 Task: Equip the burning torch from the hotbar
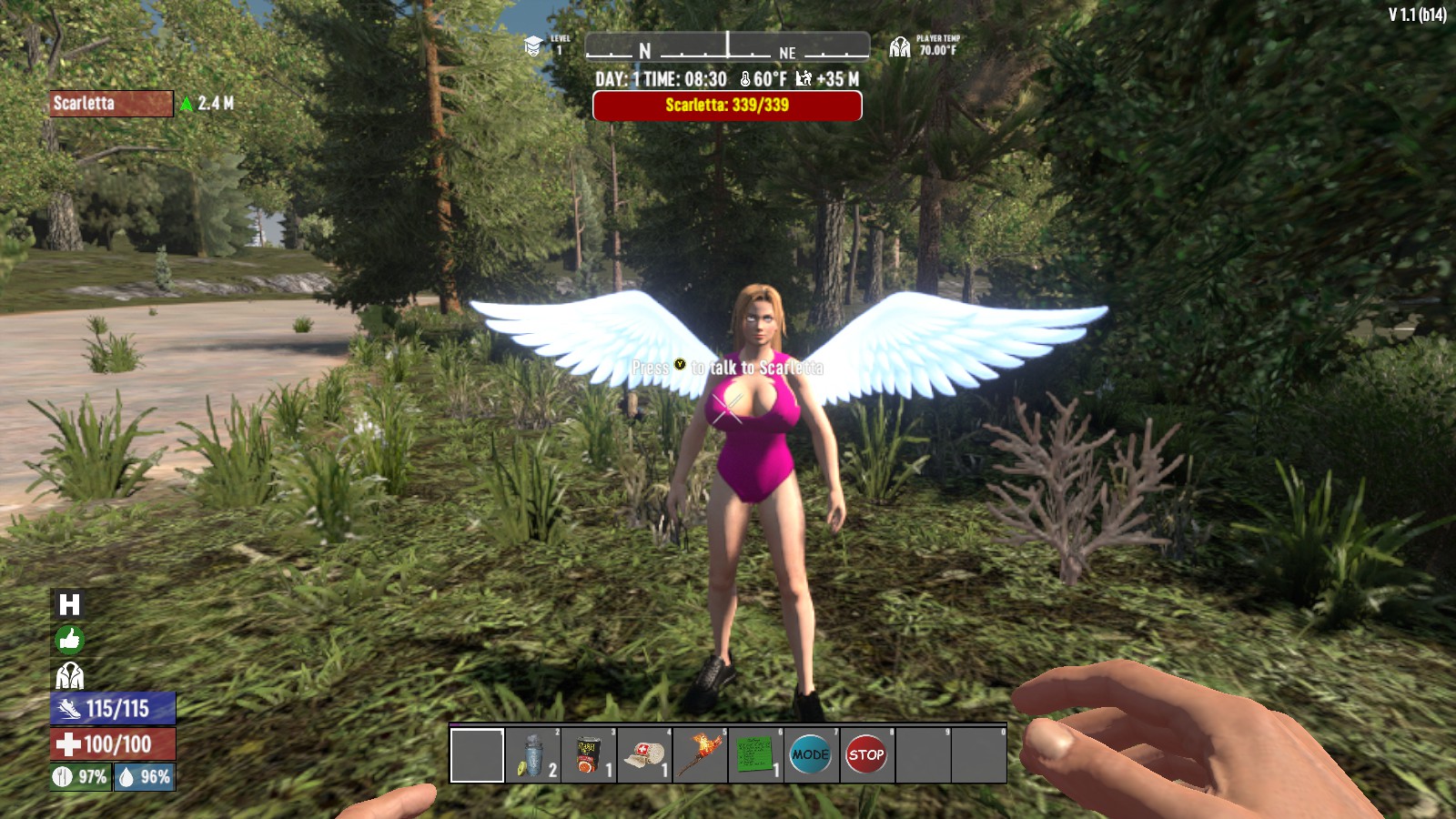tap(699, 755)
